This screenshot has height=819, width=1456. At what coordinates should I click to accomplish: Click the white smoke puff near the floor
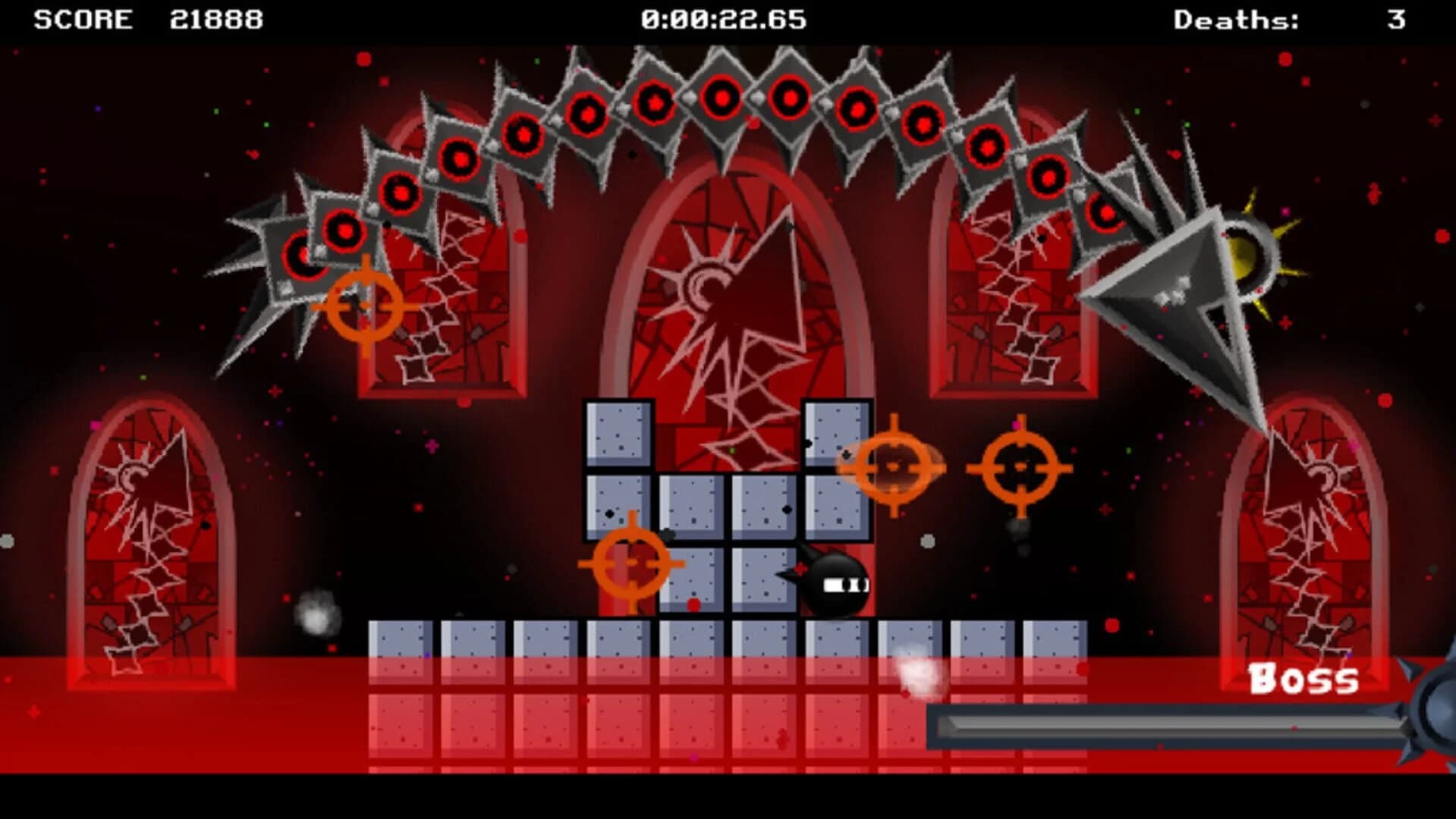click(x=918, y=671)
